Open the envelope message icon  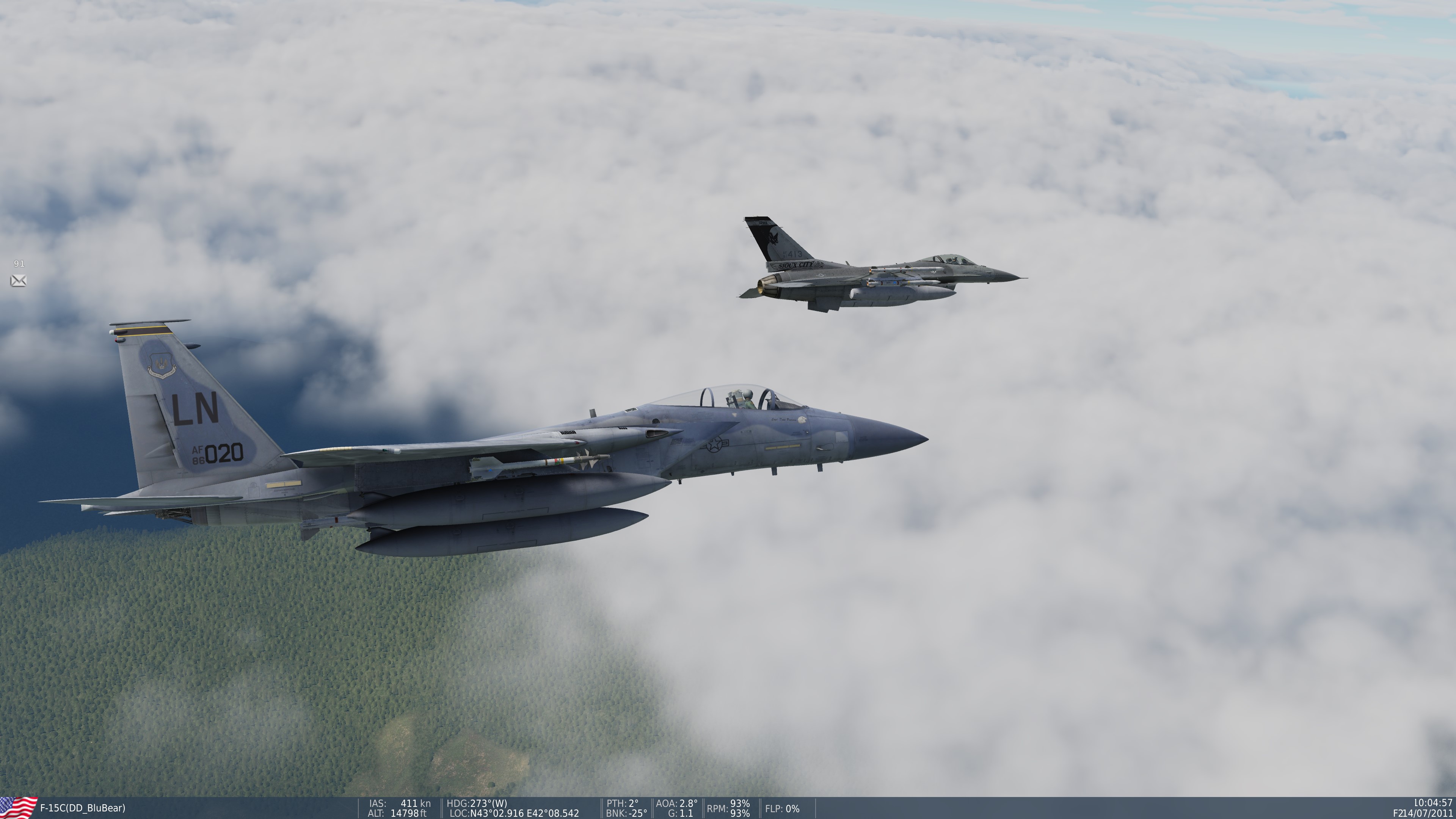point(18,280)
